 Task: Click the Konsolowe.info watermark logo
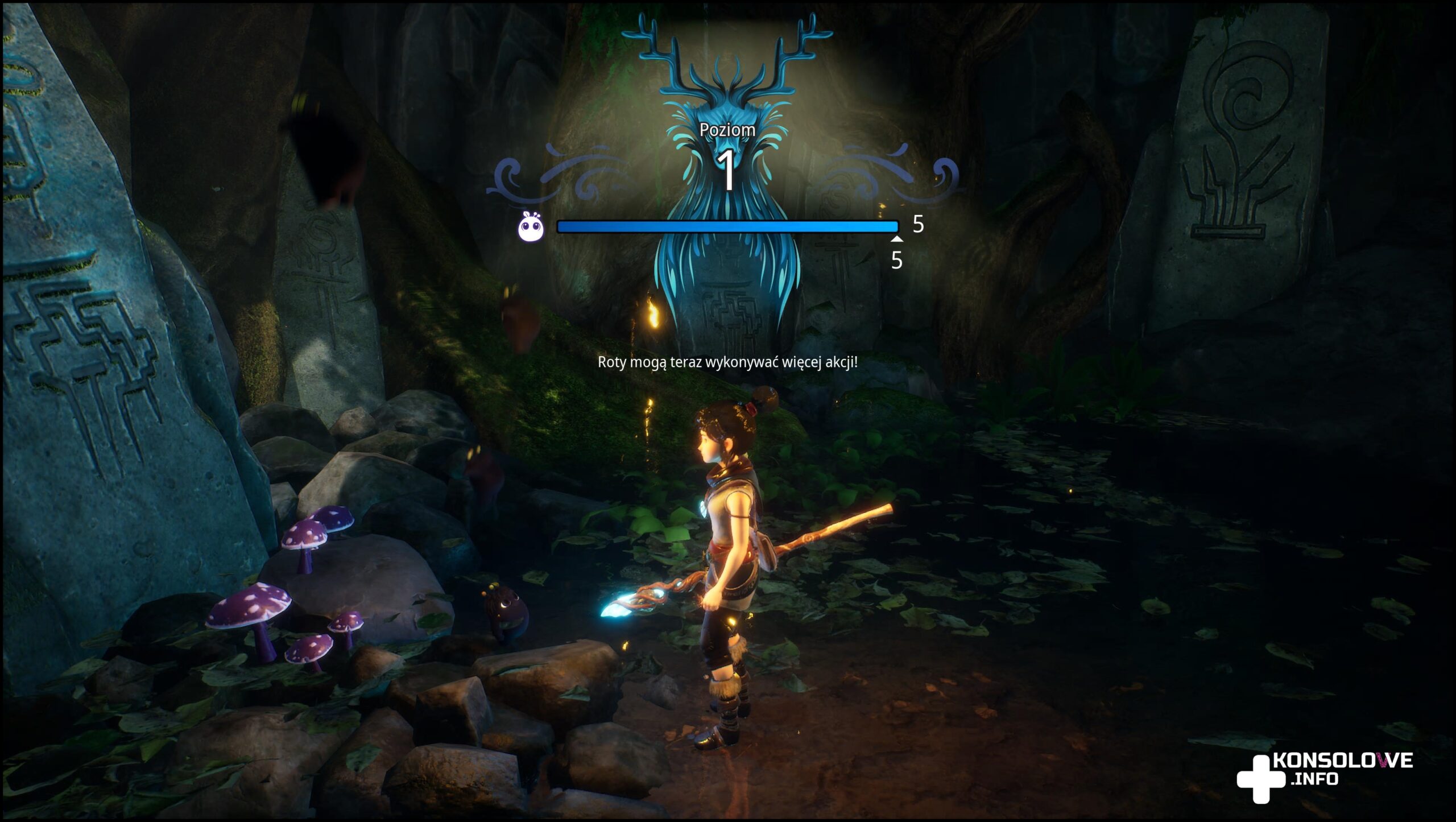[1324, 776]
